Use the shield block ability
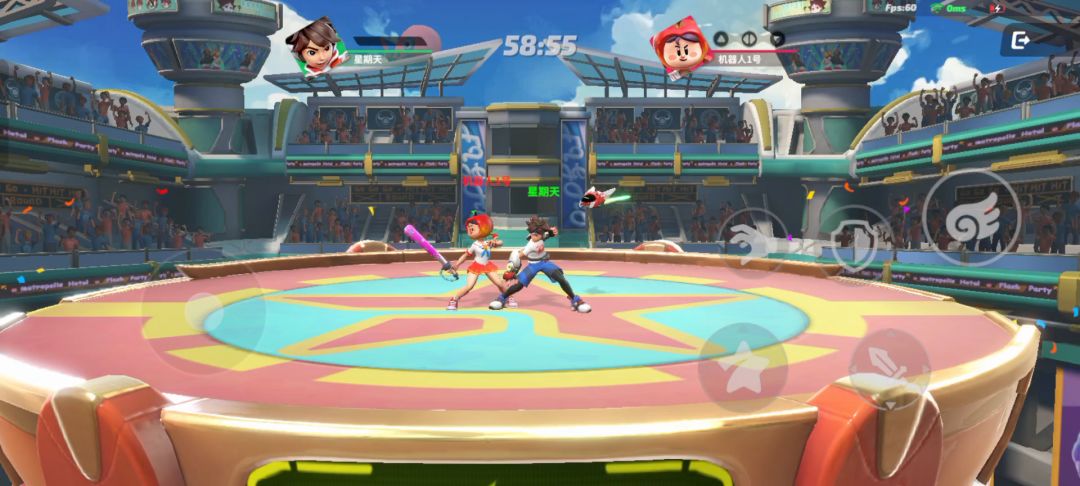Viewport: 1080px width, 486px height. point(852,240)
